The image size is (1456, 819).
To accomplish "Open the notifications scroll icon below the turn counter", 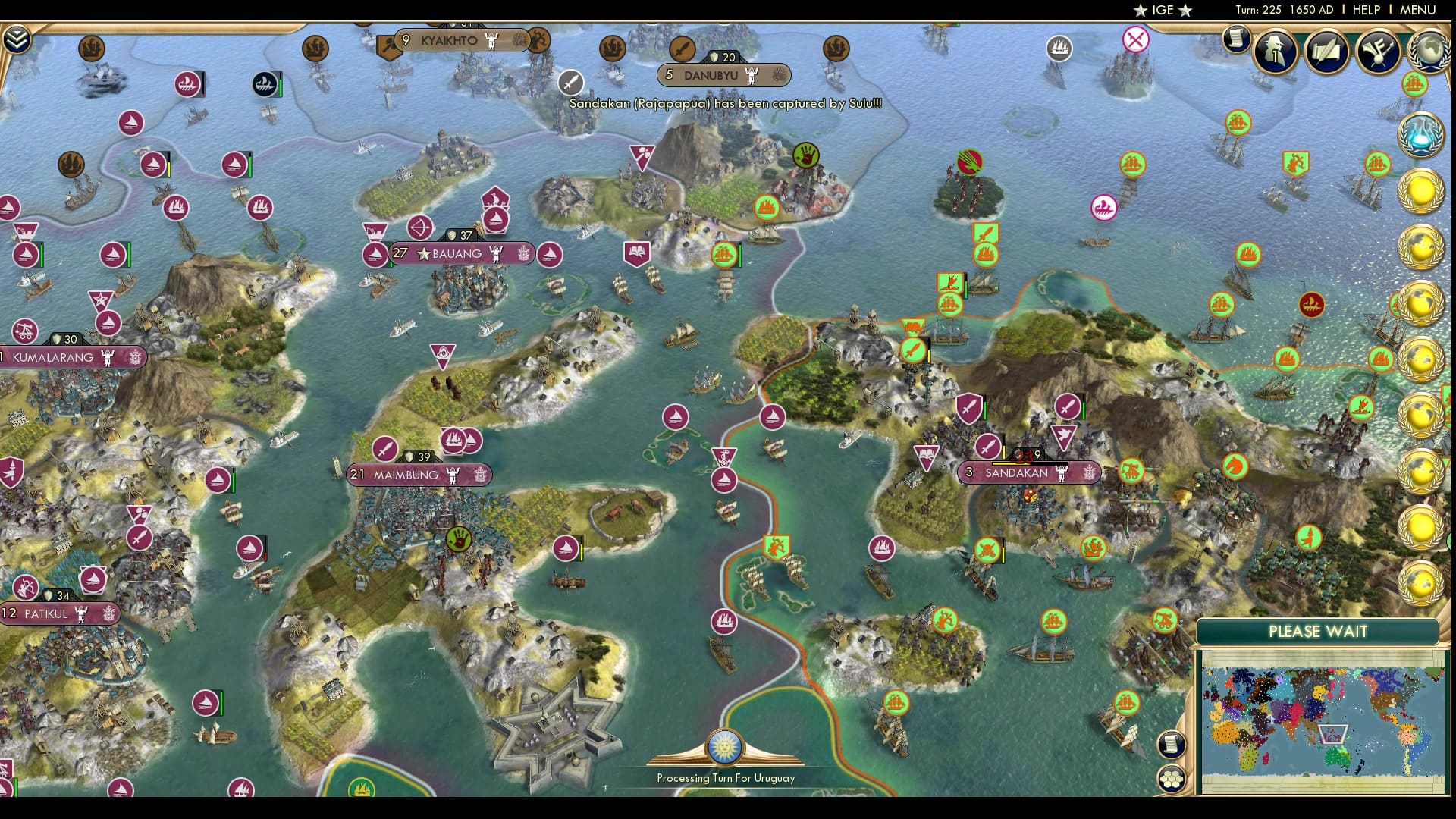I will pyautogui.click(x=1236, y=39).
